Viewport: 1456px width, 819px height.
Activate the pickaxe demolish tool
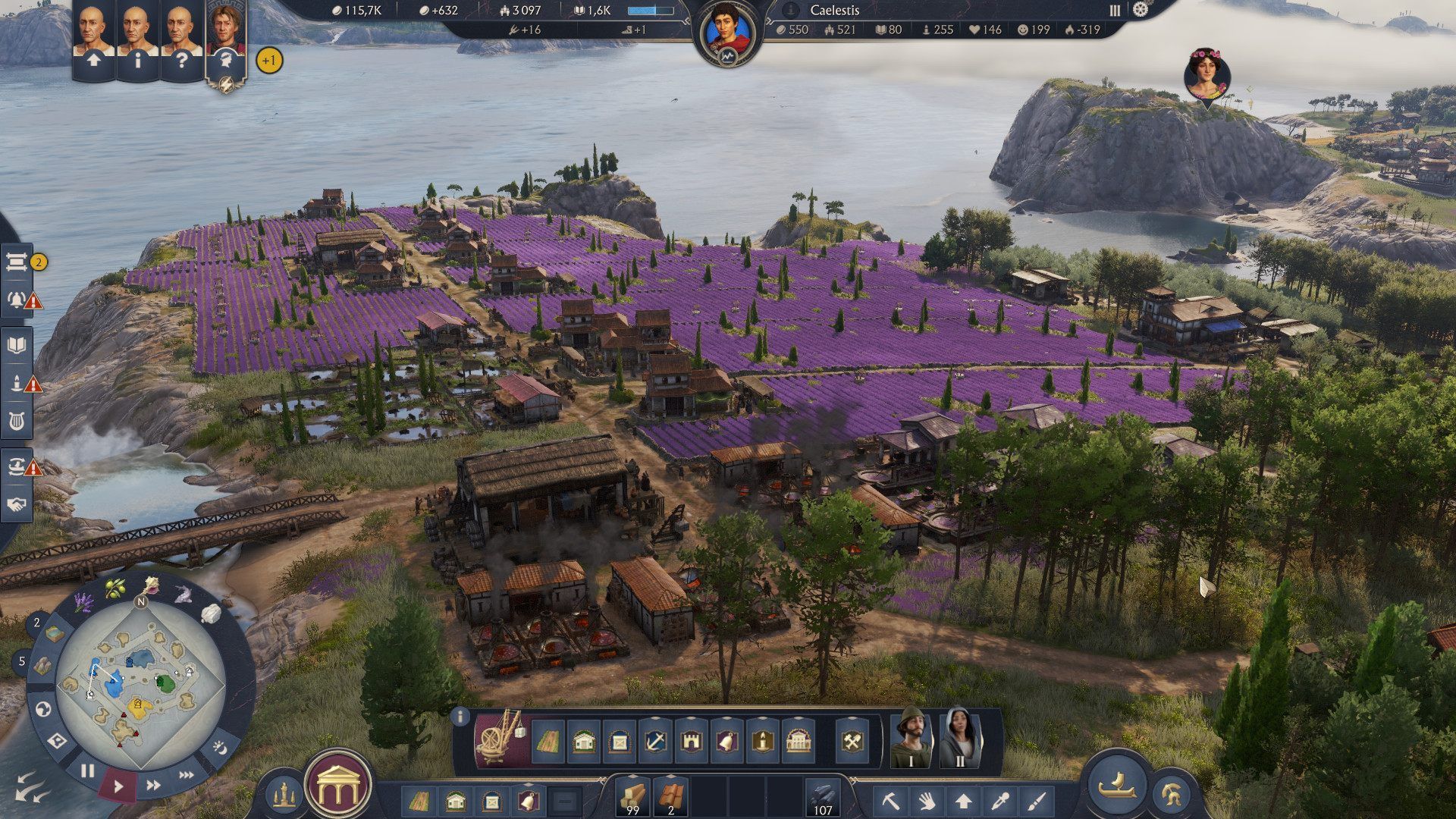pos(890,800)
